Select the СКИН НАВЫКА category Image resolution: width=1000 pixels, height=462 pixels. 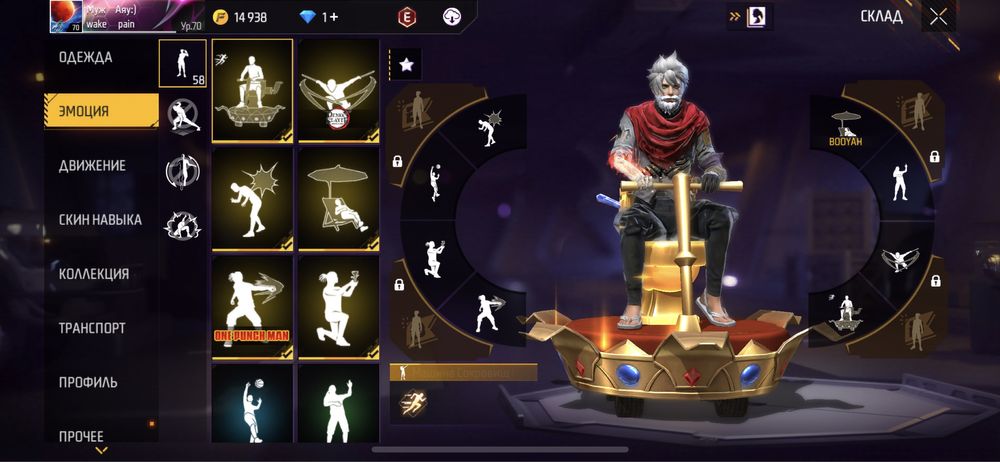click(x=100, y=219)
